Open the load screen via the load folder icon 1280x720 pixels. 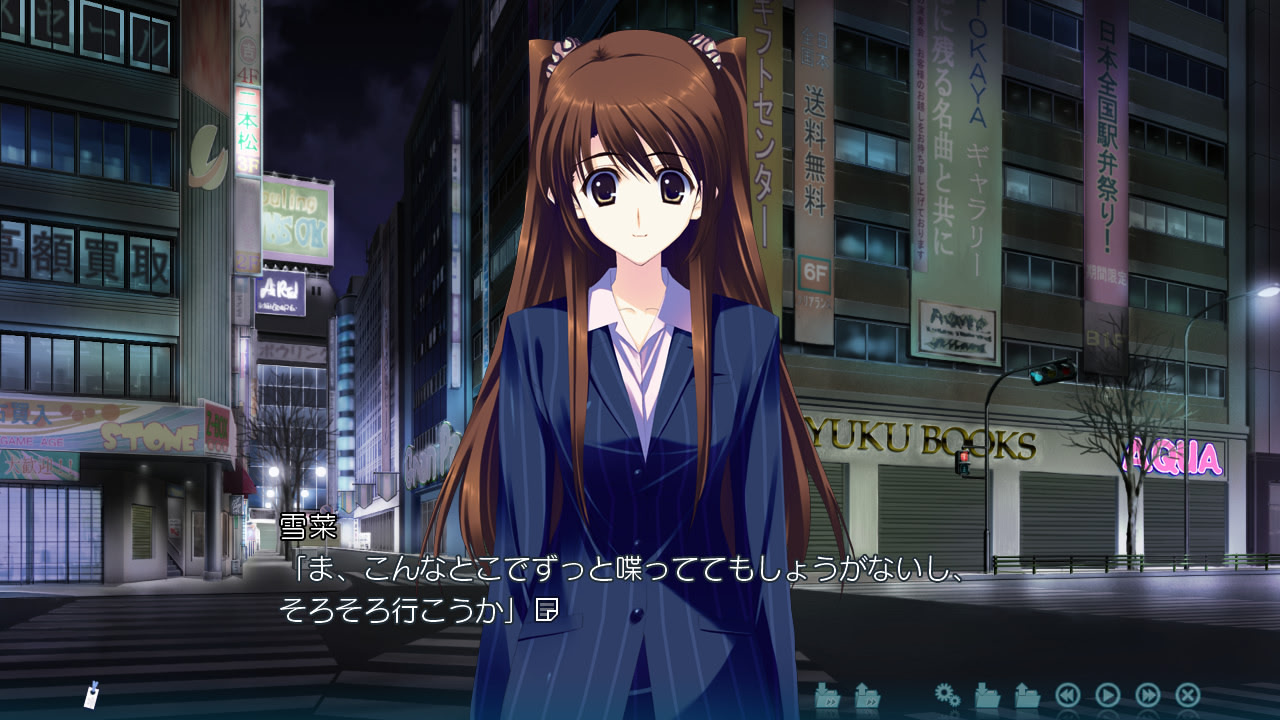coord(1025,694)
